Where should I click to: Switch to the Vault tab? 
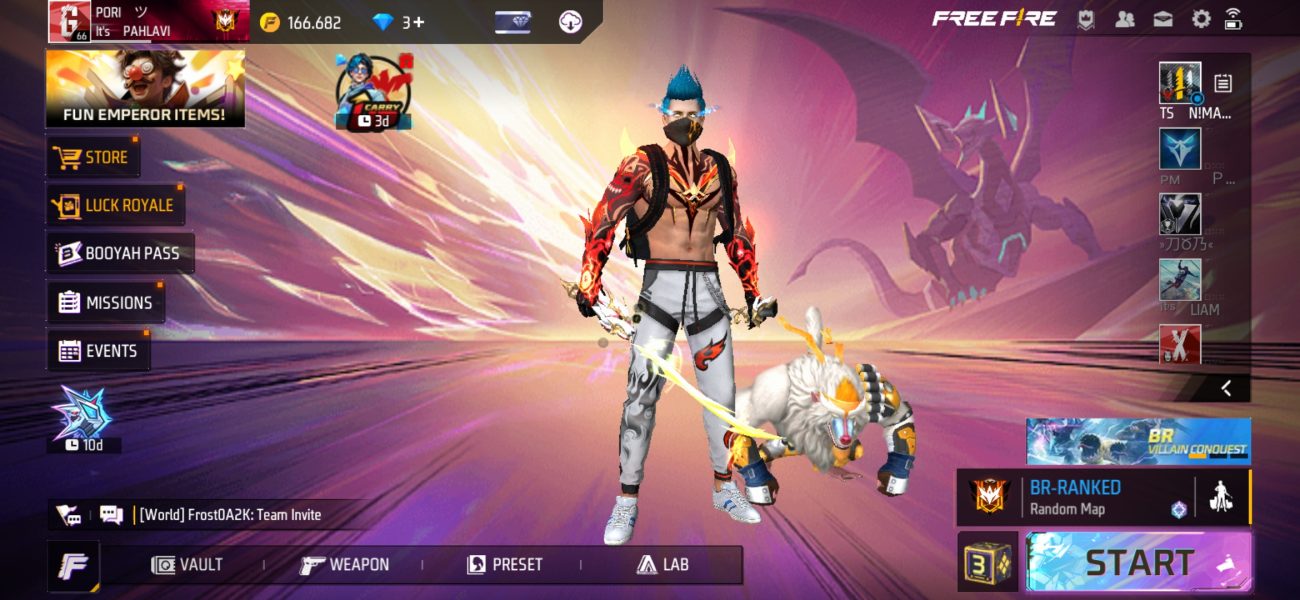[186, 565]
